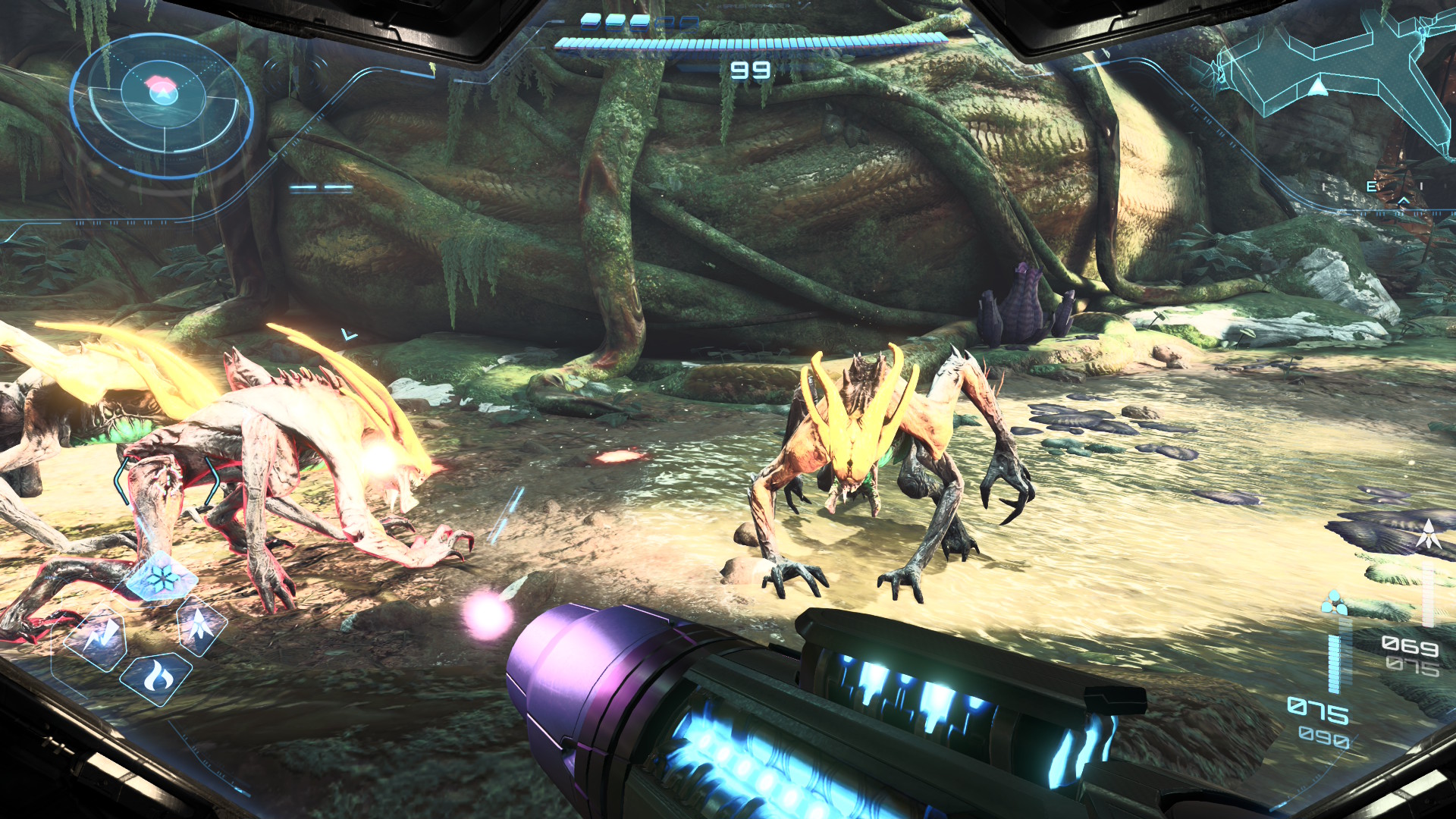Viewport: 1456px width, 819px height.
Task: Activate the fire flame shot icon
Action: click(x=157, y=676)
